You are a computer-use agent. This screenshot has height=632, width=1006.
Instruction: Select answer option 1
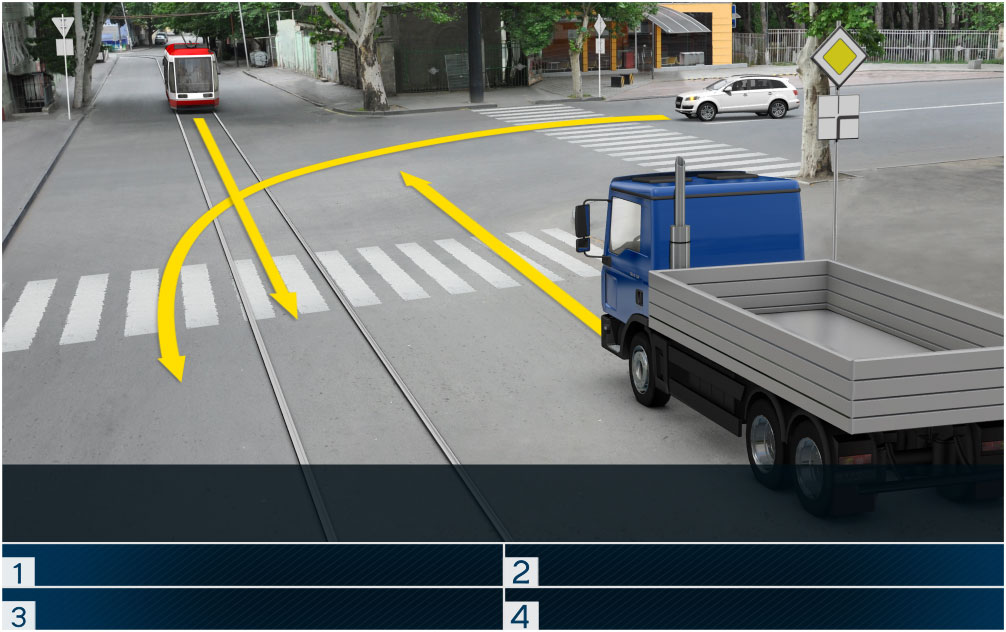pyautogui.click(x=252, y=566)
